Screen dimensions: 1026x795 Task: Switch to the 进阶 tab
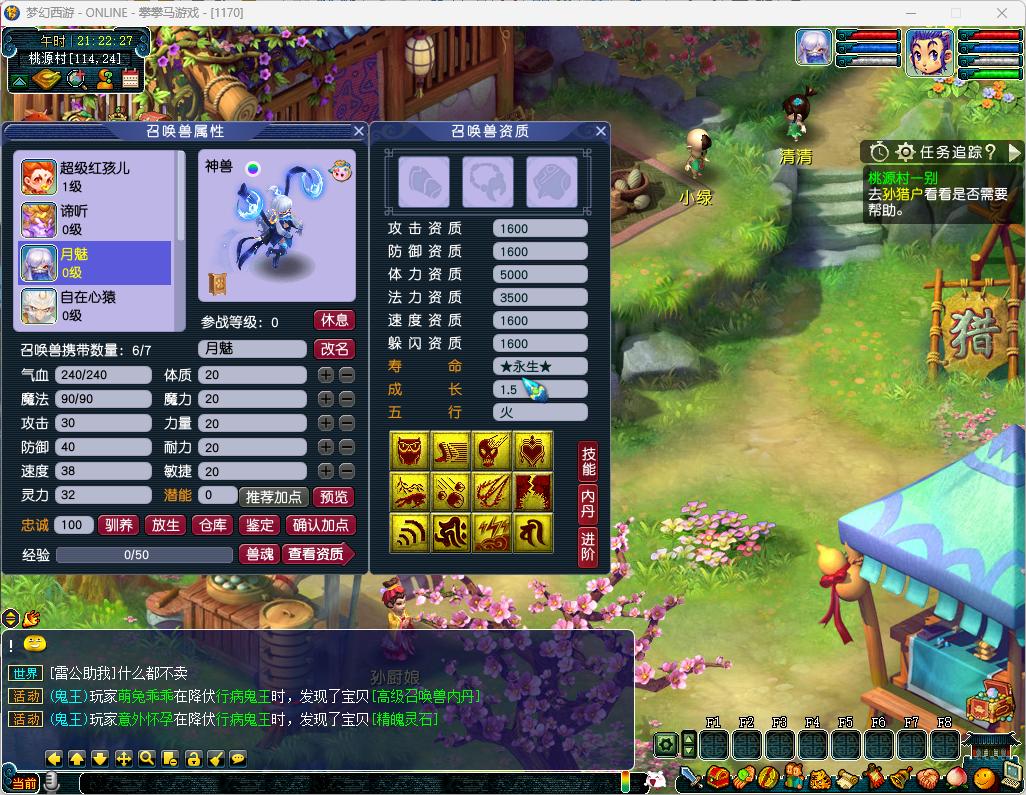point(588,548)
